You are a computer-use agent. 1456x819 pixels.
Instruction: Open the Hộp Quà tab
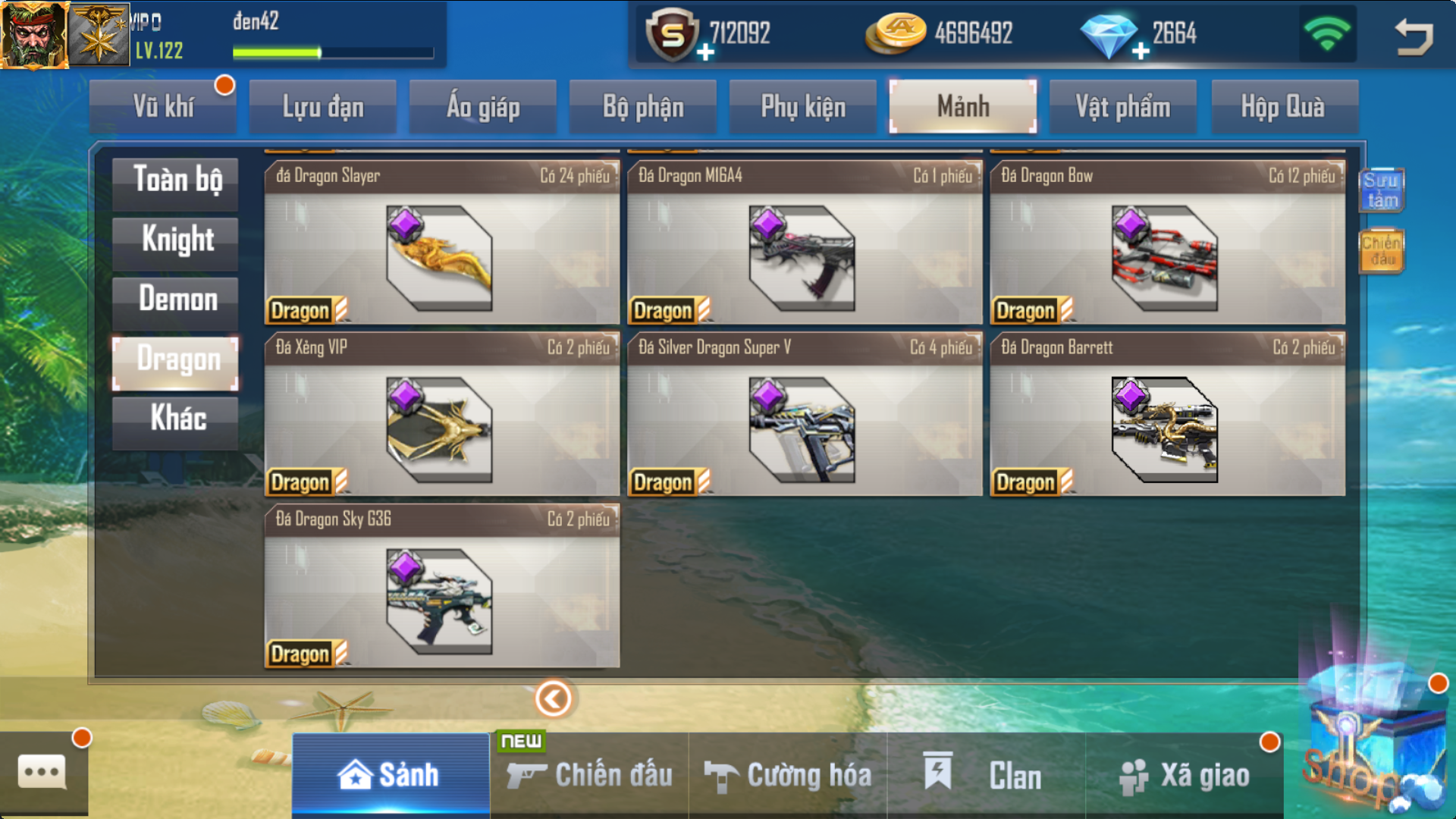[x=1282, y=107]
